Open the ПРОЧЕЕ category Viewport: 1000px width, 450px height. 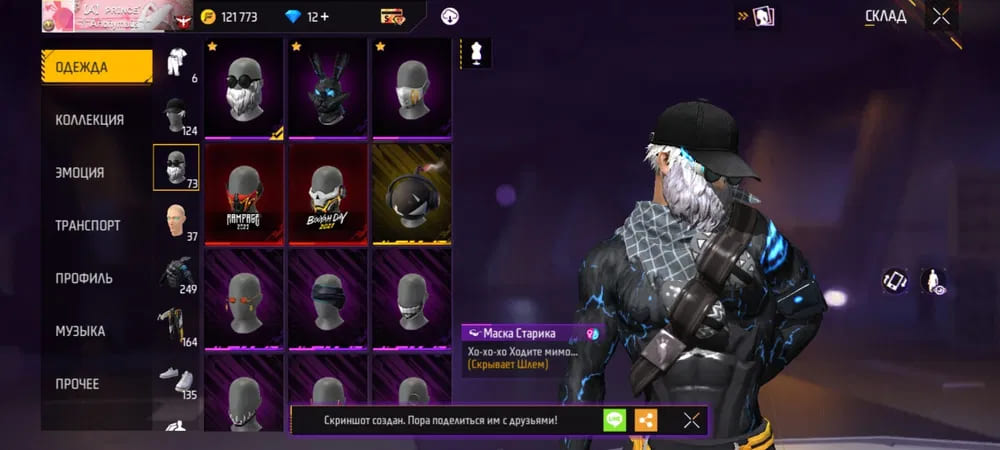77,384
